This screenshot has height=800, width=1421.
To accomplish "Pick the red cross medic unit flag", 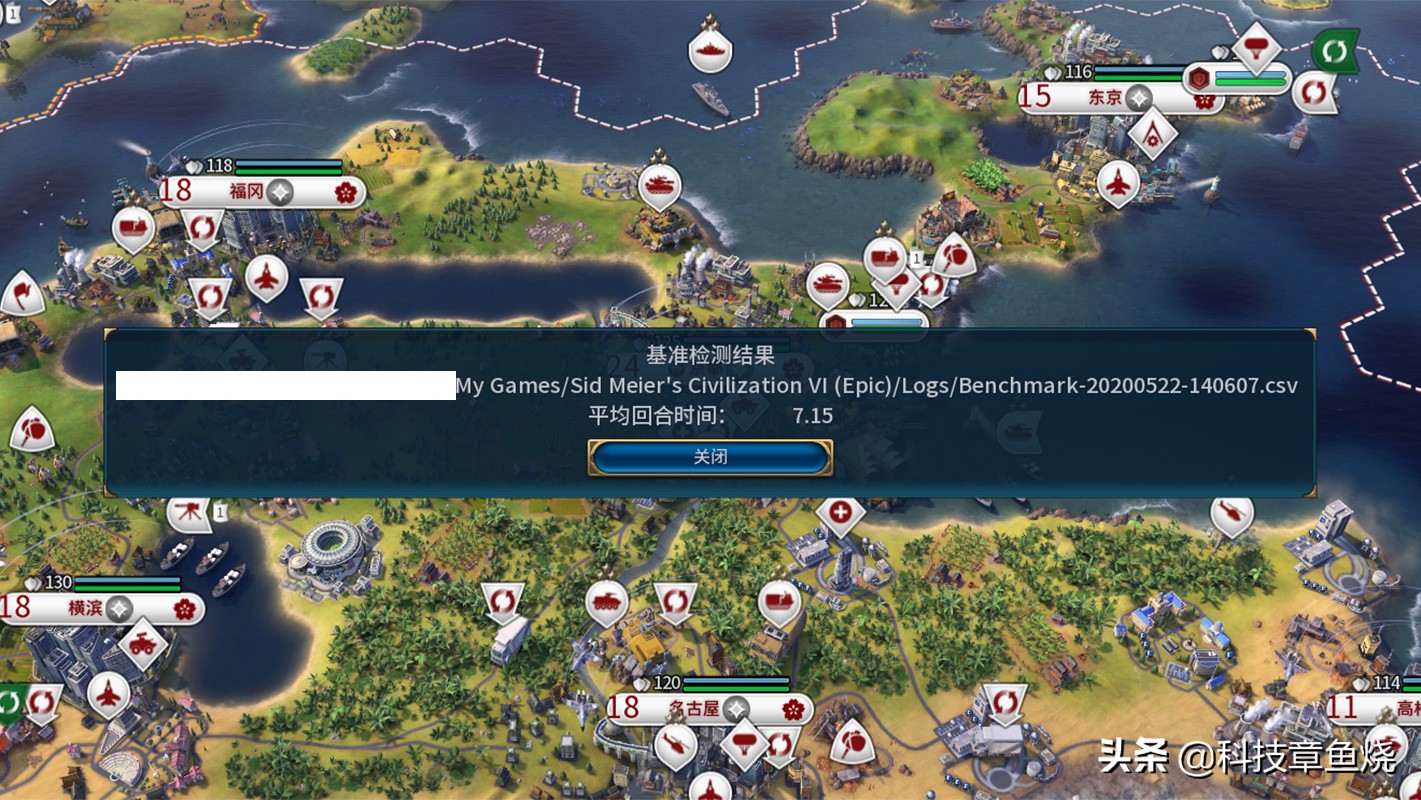I will [x=841, y=514].
